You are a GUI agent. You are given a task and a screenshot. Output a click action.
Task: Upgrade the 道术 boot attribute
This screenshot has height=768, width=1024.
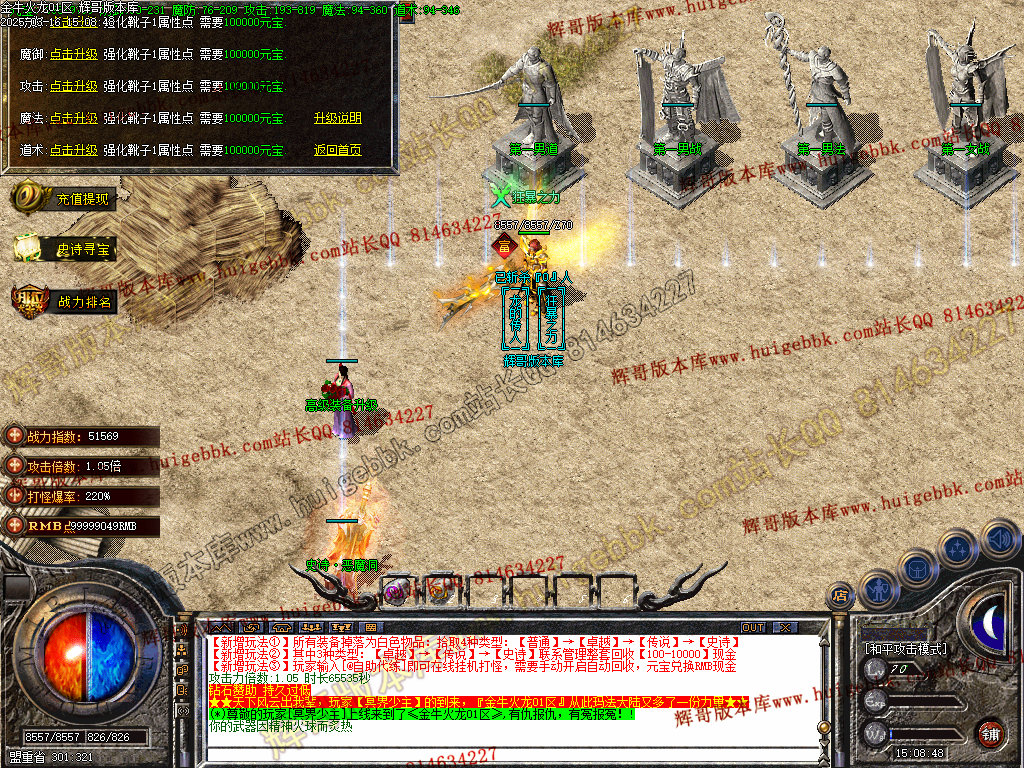click(74, 150)
